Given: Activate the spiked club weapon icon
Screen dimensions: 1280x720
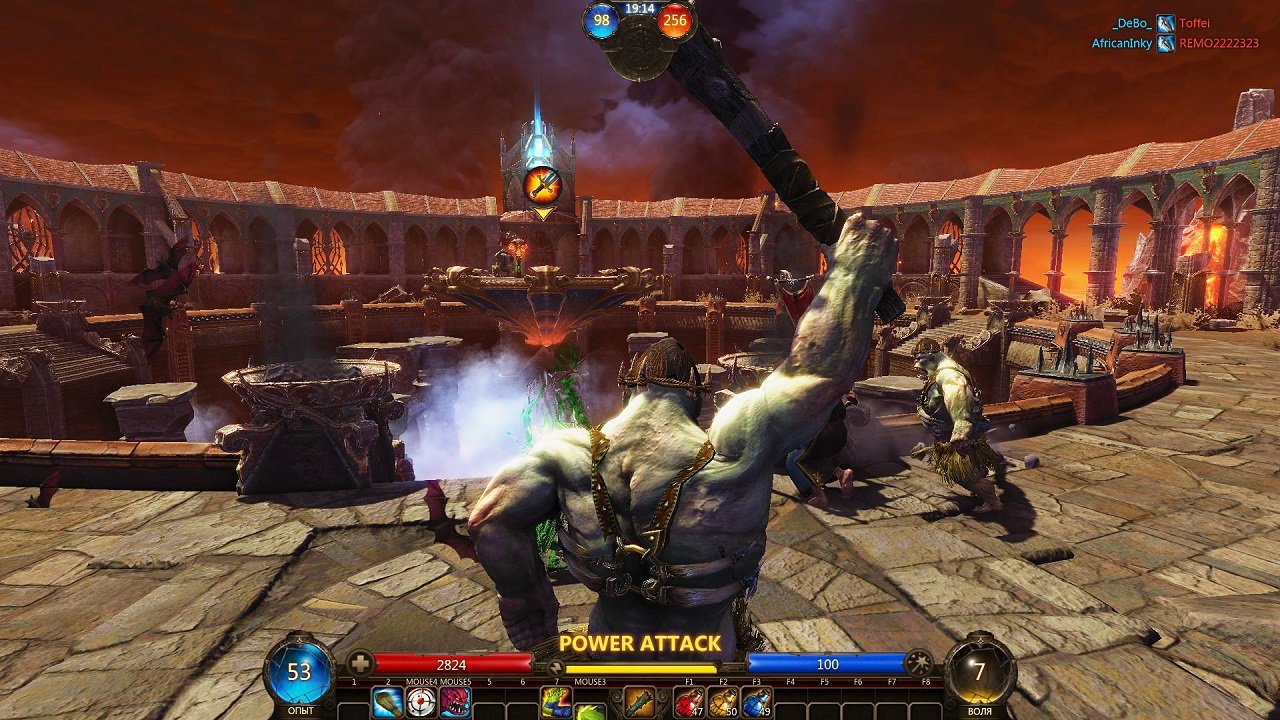Looking at the screenshot, I should coord(639,703).
